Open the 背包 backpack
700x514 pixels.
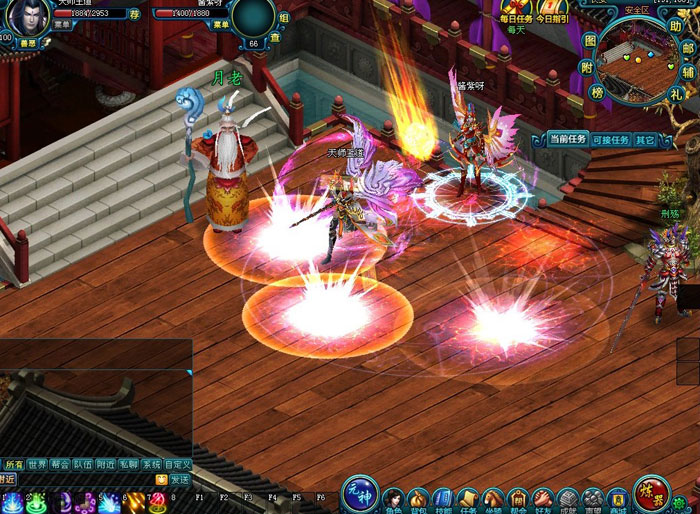(418, 499)
